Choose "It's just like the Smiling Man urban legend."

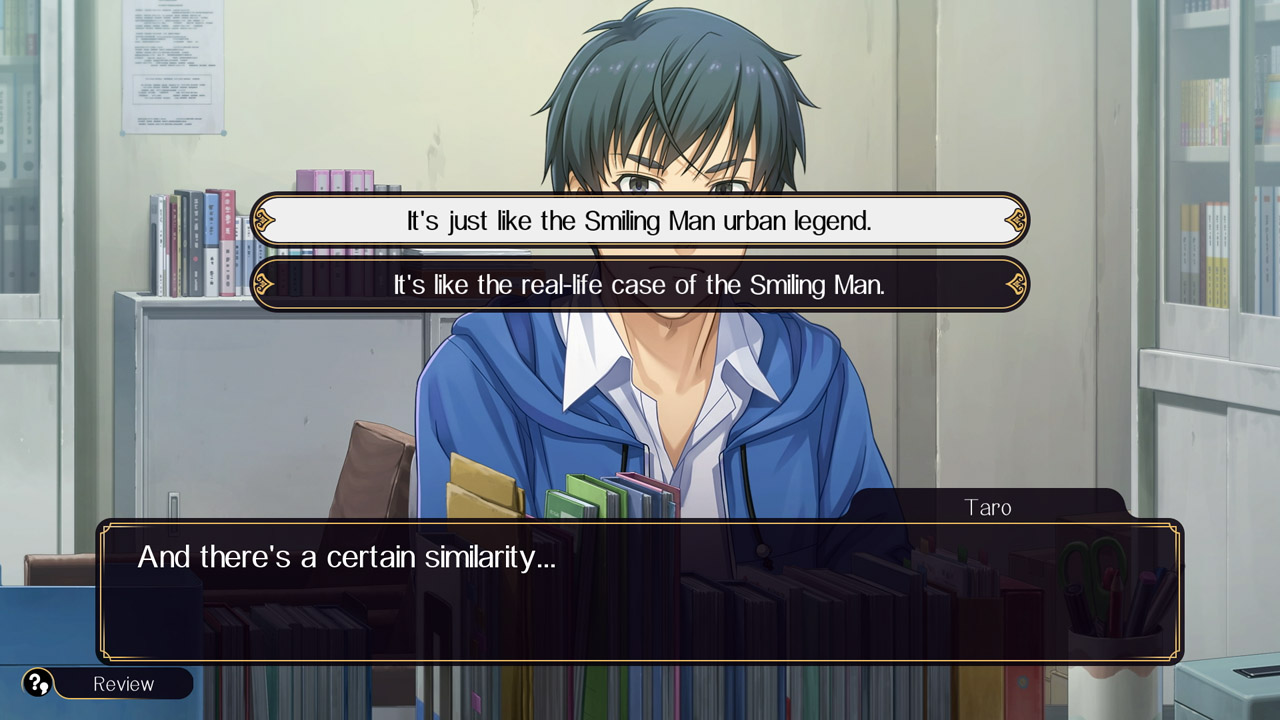point(640,220)
